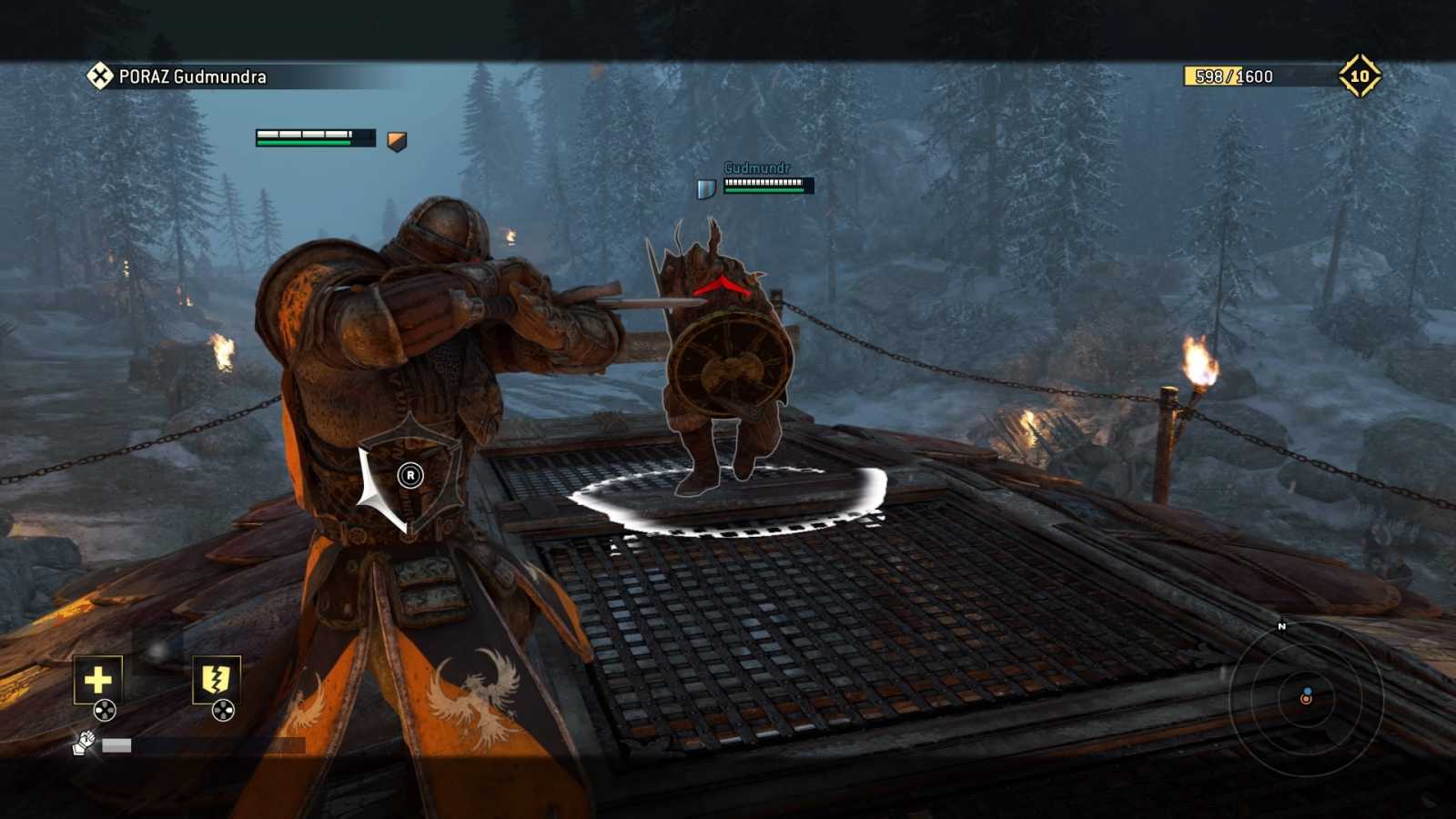Expand the compass minimap
The height and width of the screenshot is (819, 1456).
(1308, 701)
